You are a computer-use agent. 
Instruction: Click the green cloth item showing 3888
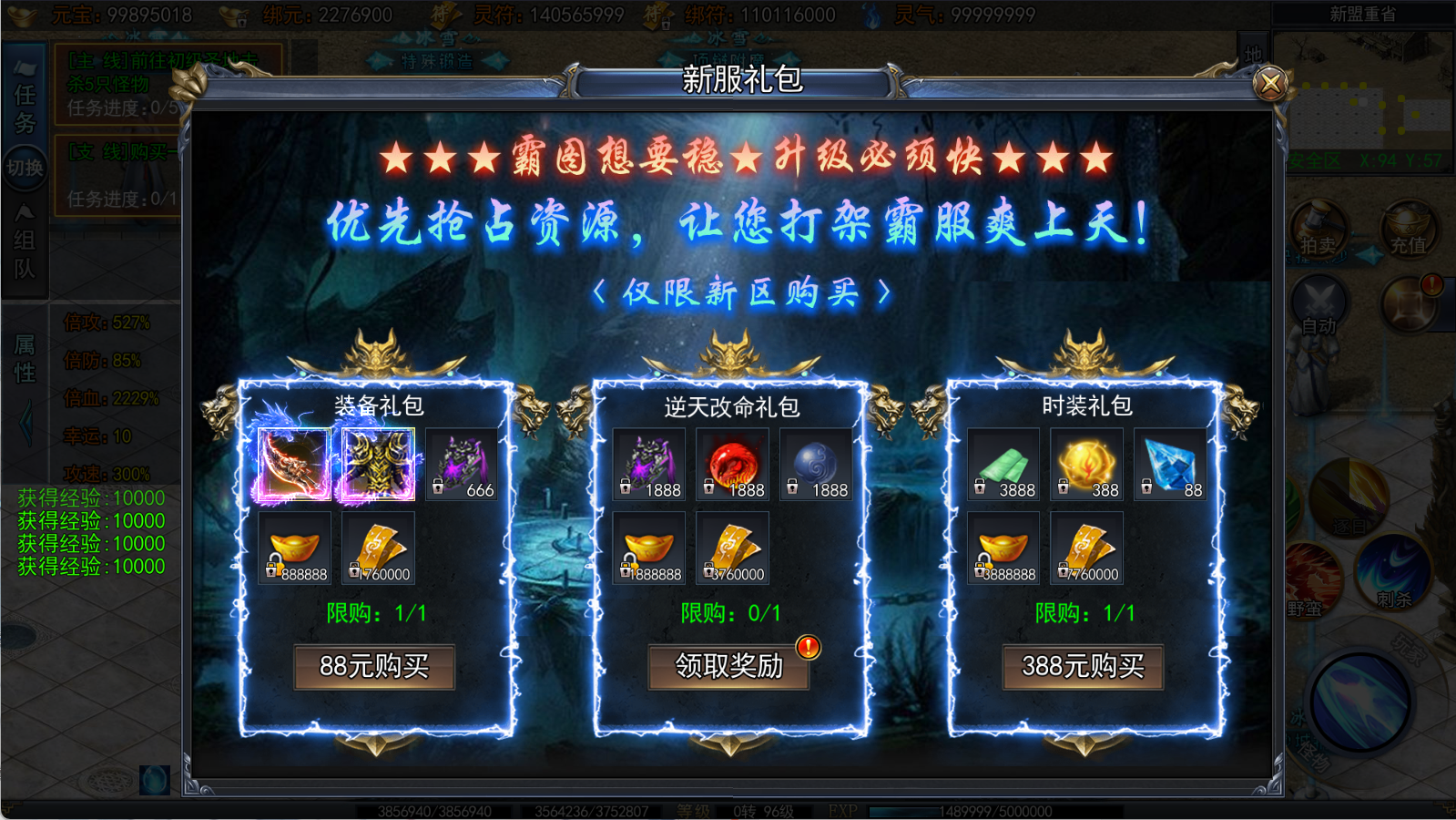1002,463
